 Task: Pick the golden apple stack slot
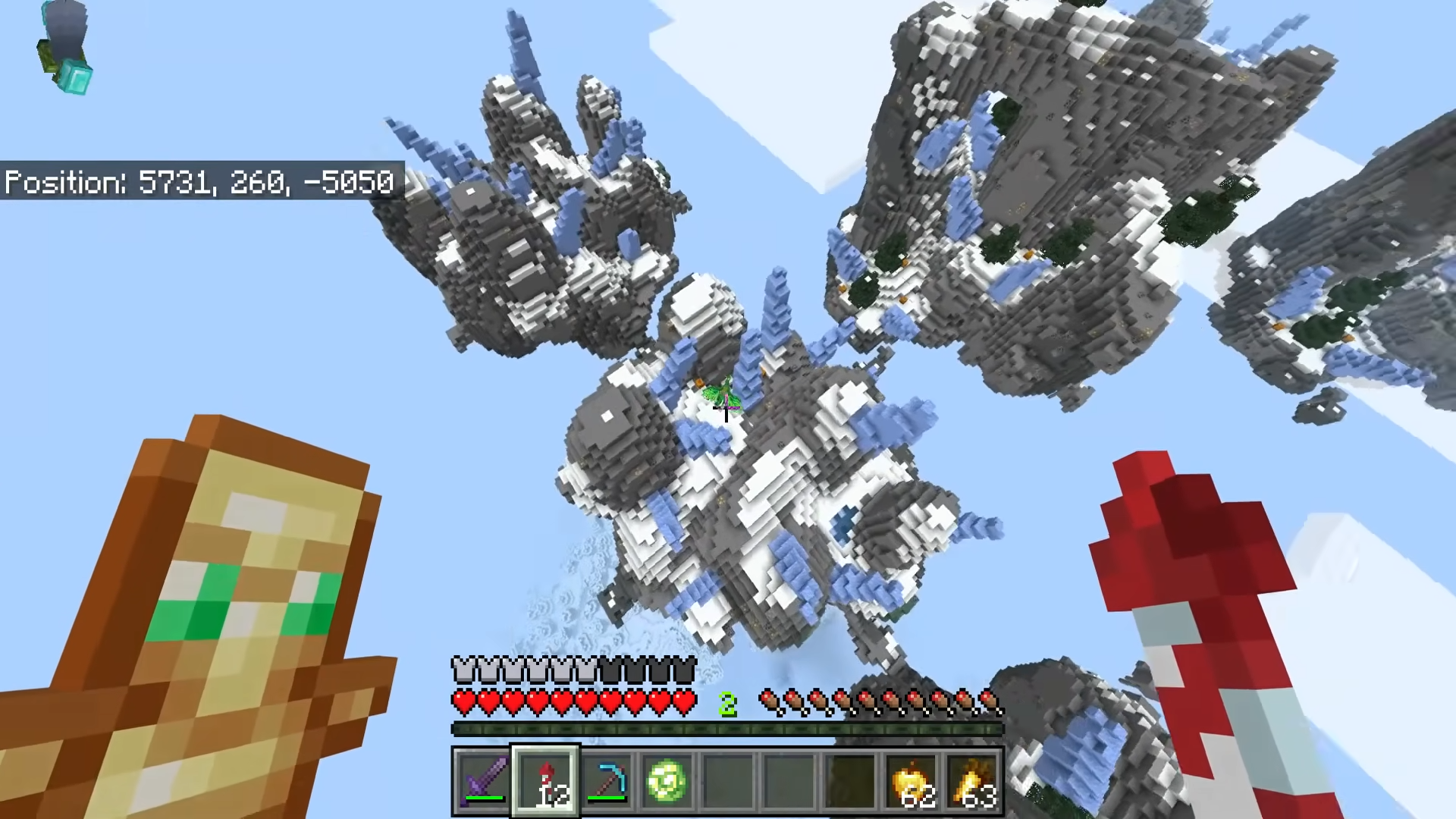click(x=913, y=780)
